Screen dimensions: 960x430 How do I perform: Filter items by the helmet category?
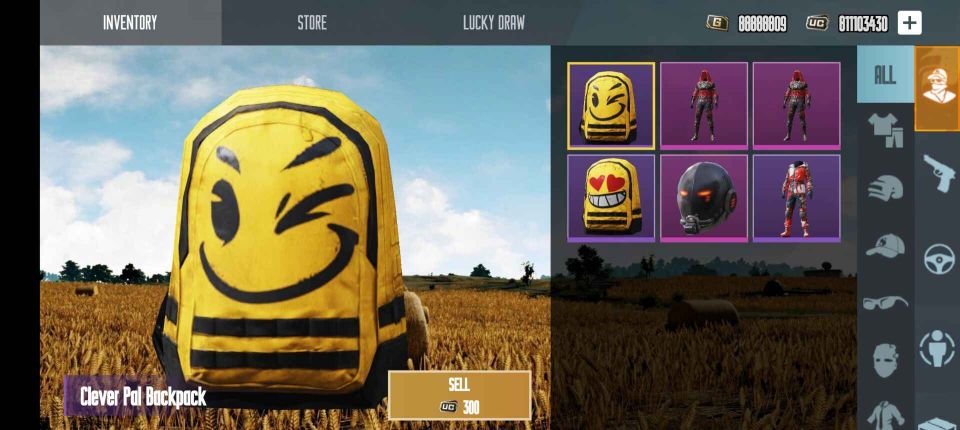(885, 187)
